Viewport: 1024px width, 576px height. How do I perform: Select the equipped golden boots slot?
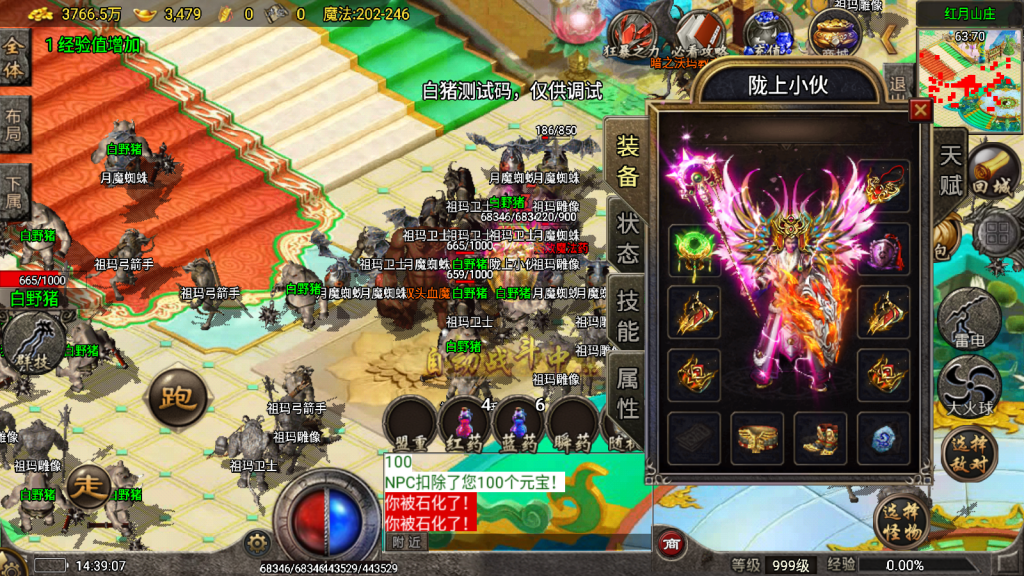point(820,438)
